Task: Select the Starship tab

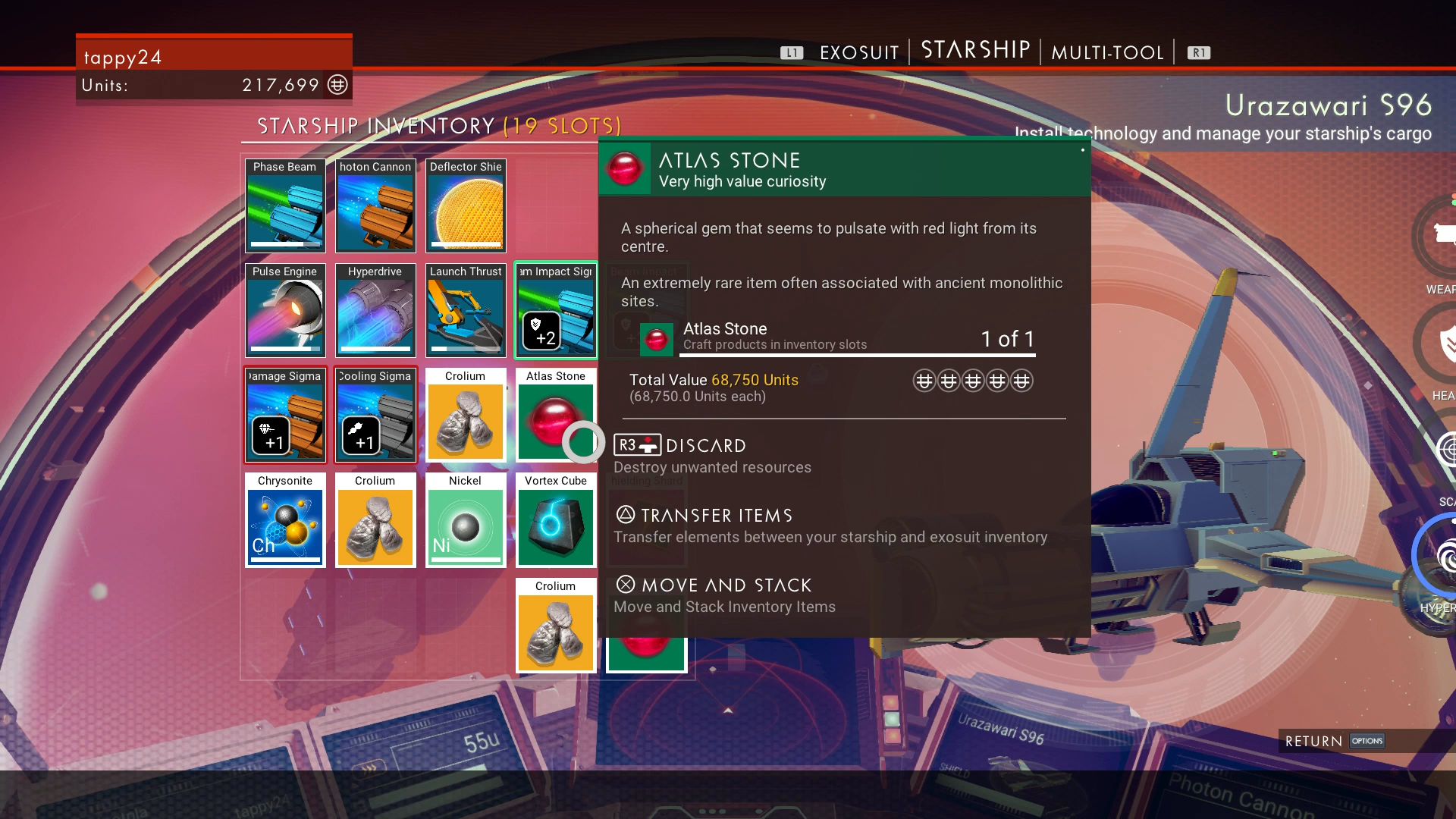Action: [975, 50]
